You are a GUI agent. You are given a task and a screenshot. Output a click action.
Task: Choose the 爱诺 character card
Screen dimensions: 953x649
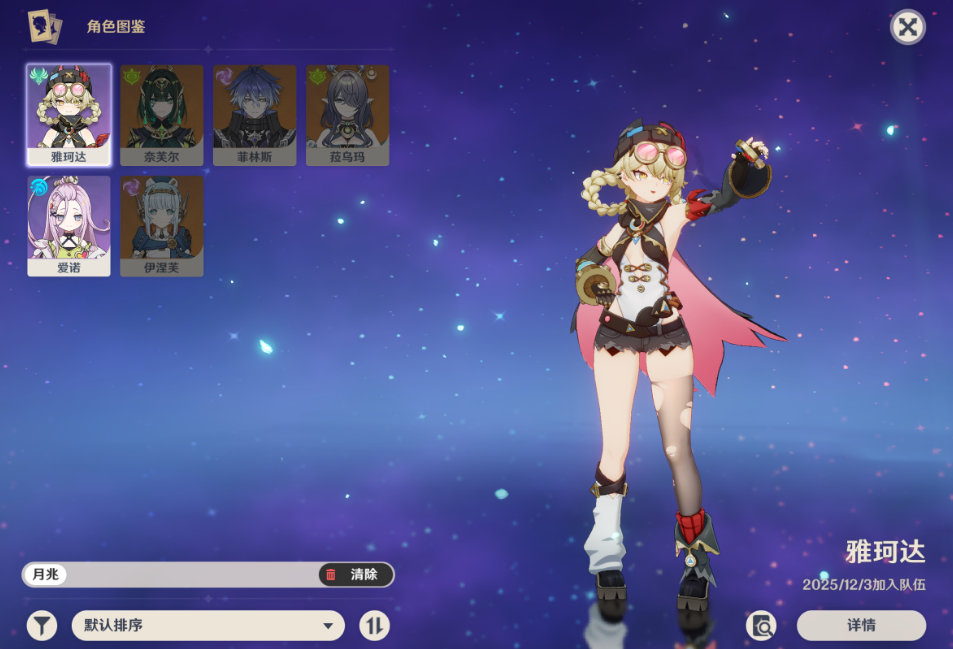[x=69, y=225]
